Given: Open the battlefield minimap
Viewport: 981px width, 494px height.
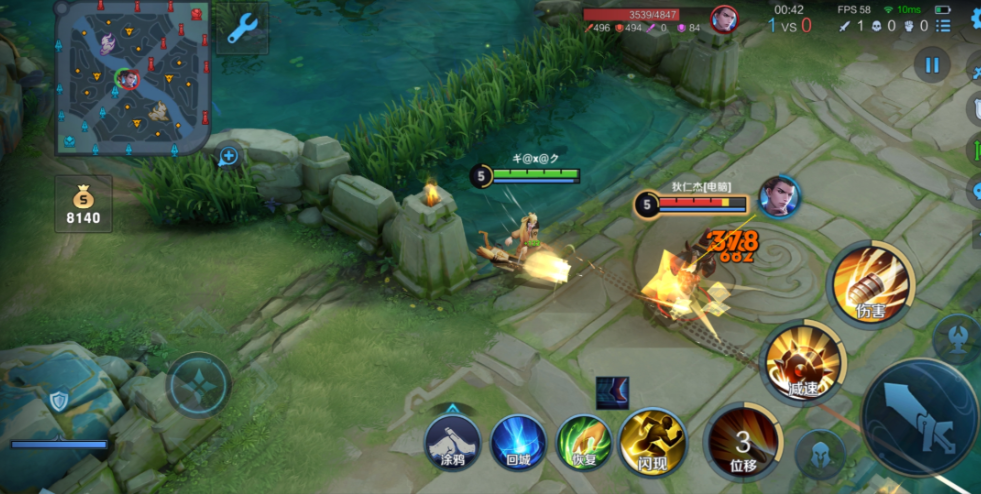Looking at the screenshot, I should (x=132, y=77).
